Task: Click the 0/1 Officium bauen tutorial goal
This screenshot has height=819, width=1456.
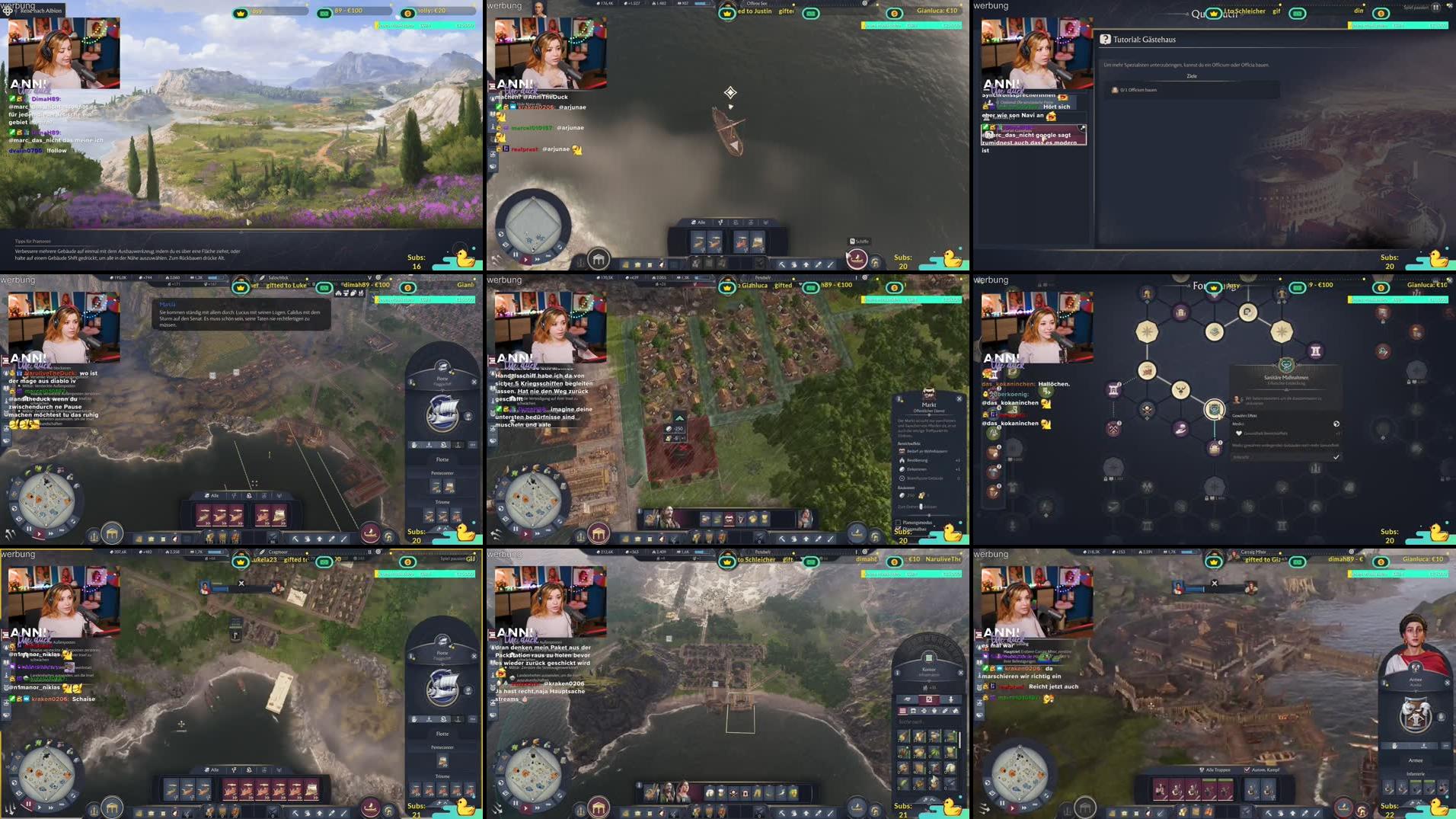Action: tap(1138, 90)
